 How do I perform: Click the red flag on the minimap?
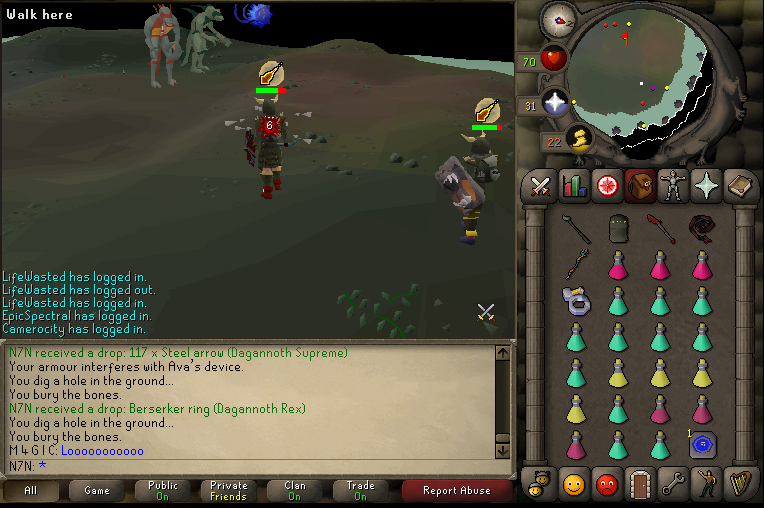pos(625,39)
